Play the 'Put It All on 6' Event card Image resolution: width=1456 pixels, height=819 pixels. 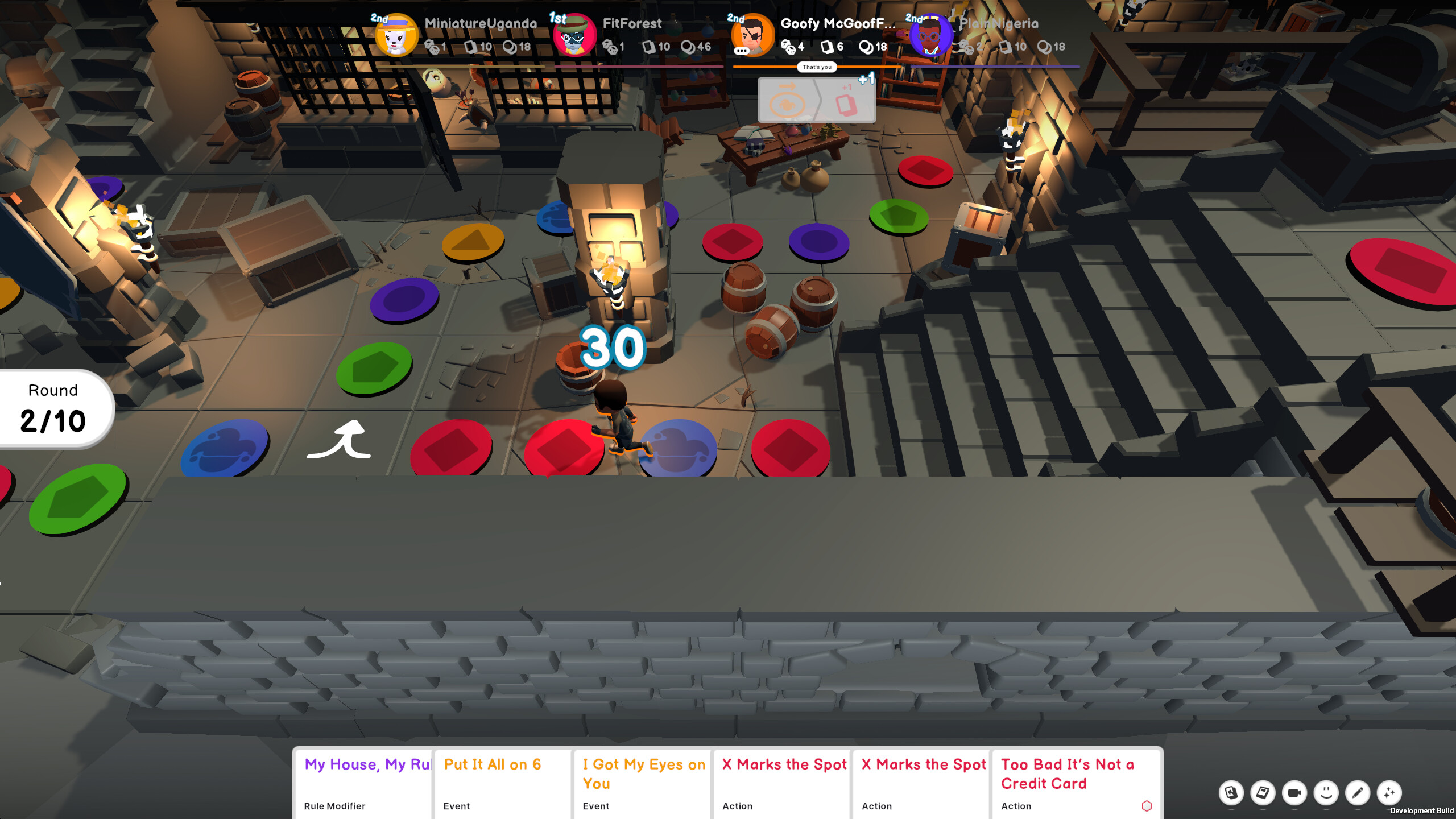[503, 785]
